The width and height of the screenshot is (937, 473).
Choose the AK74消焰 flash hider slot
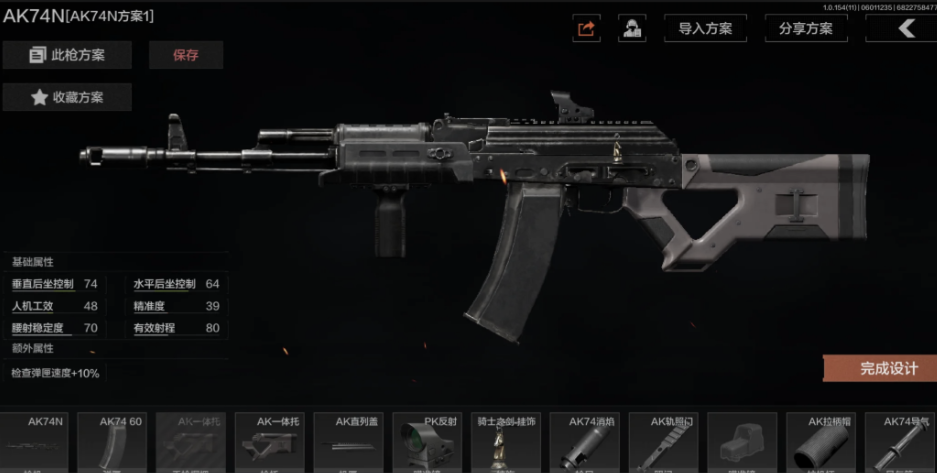click(x=585, y=442)
